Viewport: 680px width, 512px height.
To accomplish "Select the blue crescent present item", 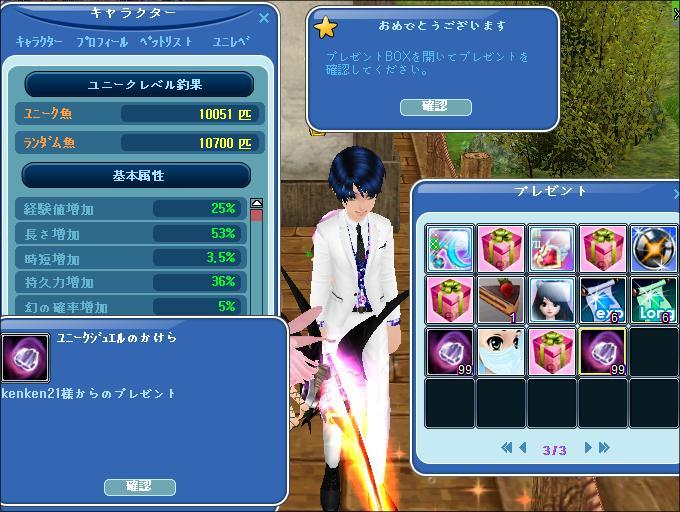I will coord(450,249).
